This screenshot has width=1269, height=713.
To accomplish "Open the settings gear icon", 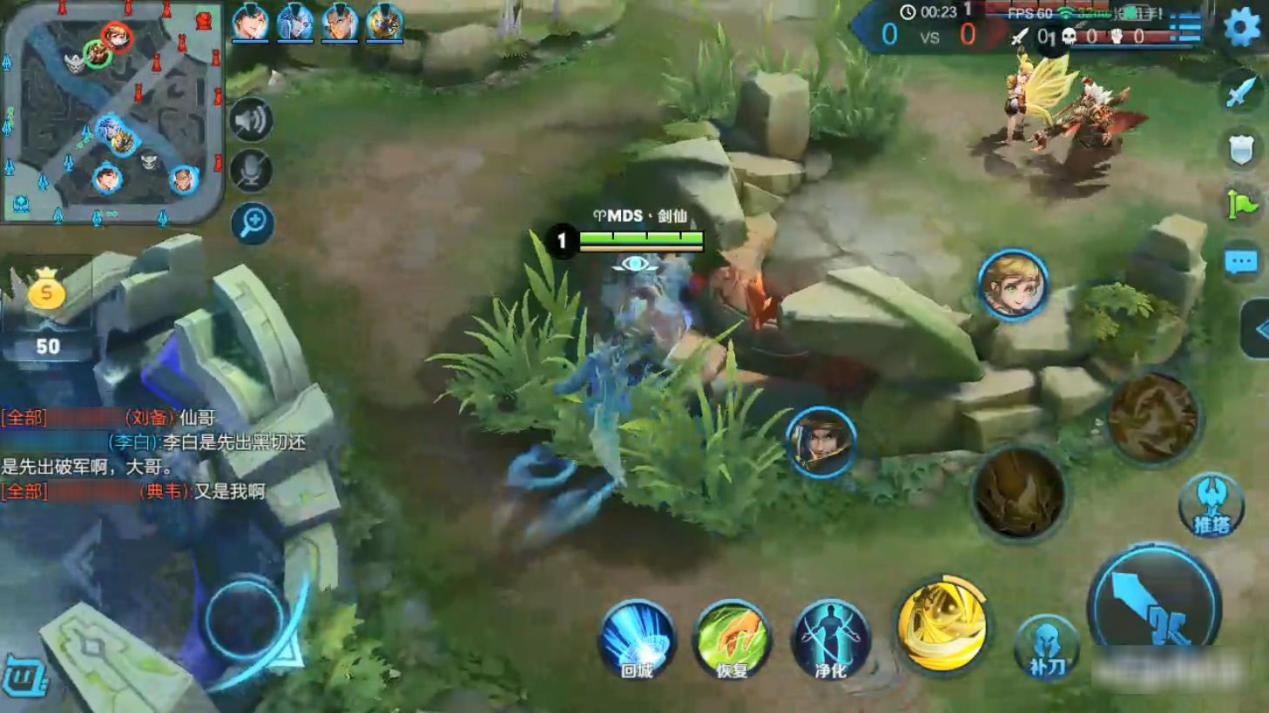I will coord(1241,27).
